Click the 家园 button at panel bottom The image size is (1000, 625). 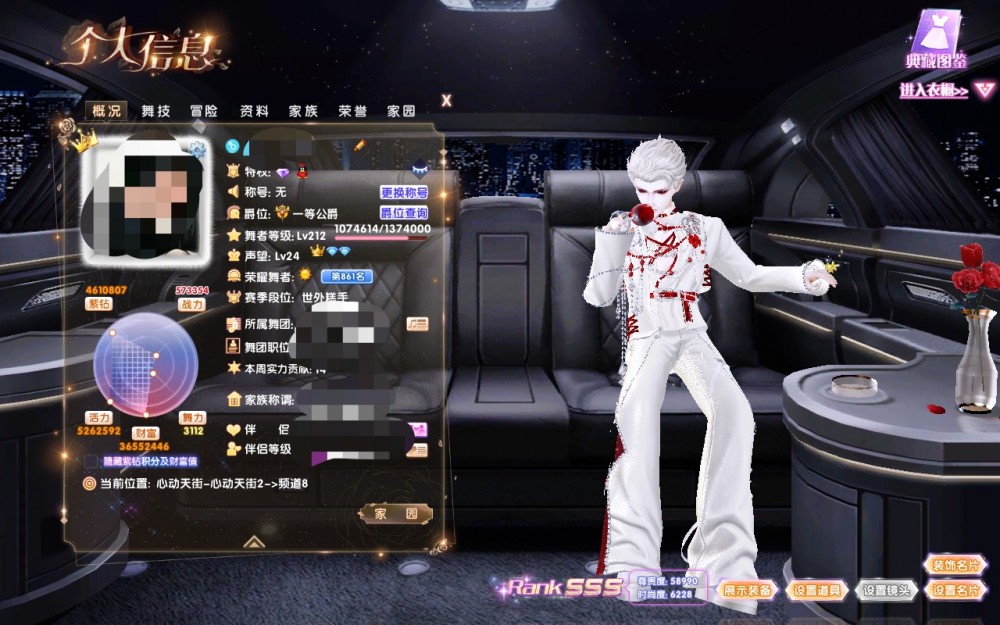coord(395,513)
